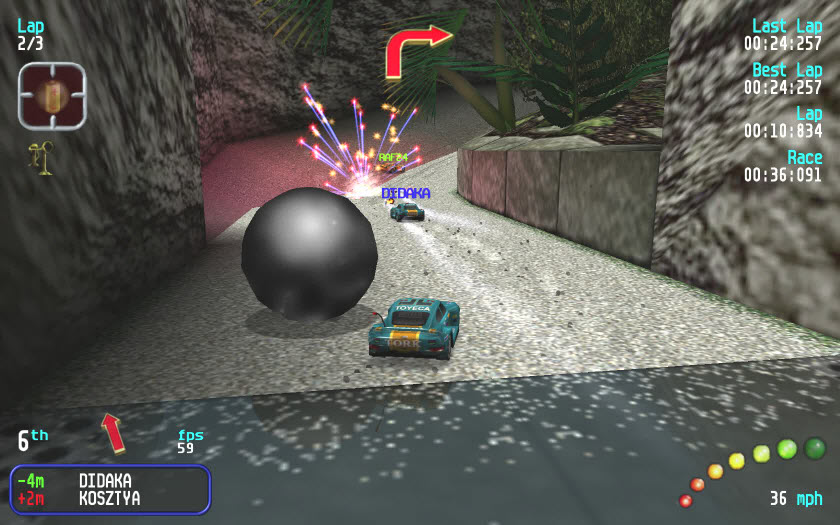Click the red direction arrow beside the position
This screenshot has height=525, width=840.
point(113,432)
